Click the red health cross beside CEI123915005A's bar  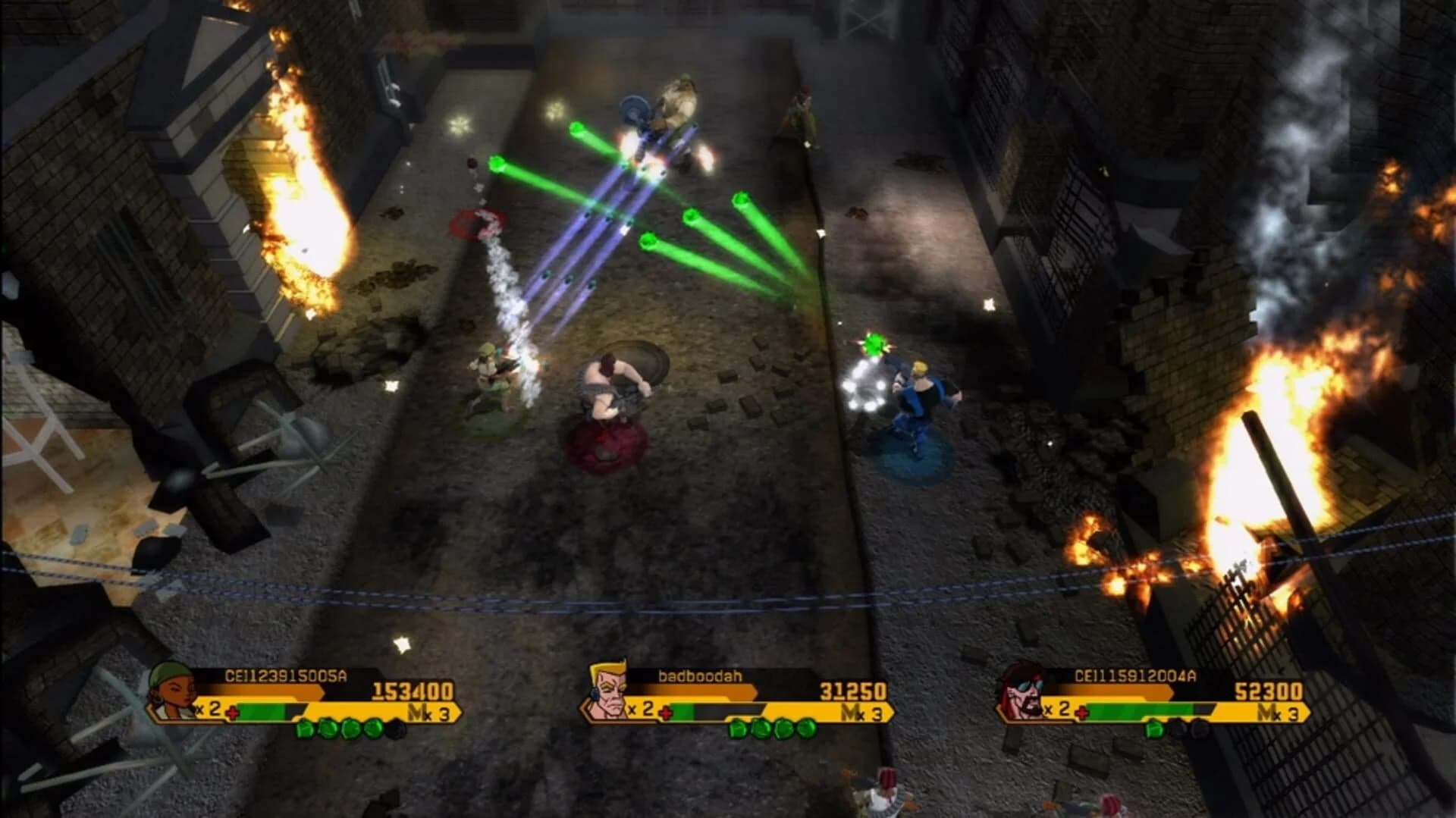coord(234,712)
